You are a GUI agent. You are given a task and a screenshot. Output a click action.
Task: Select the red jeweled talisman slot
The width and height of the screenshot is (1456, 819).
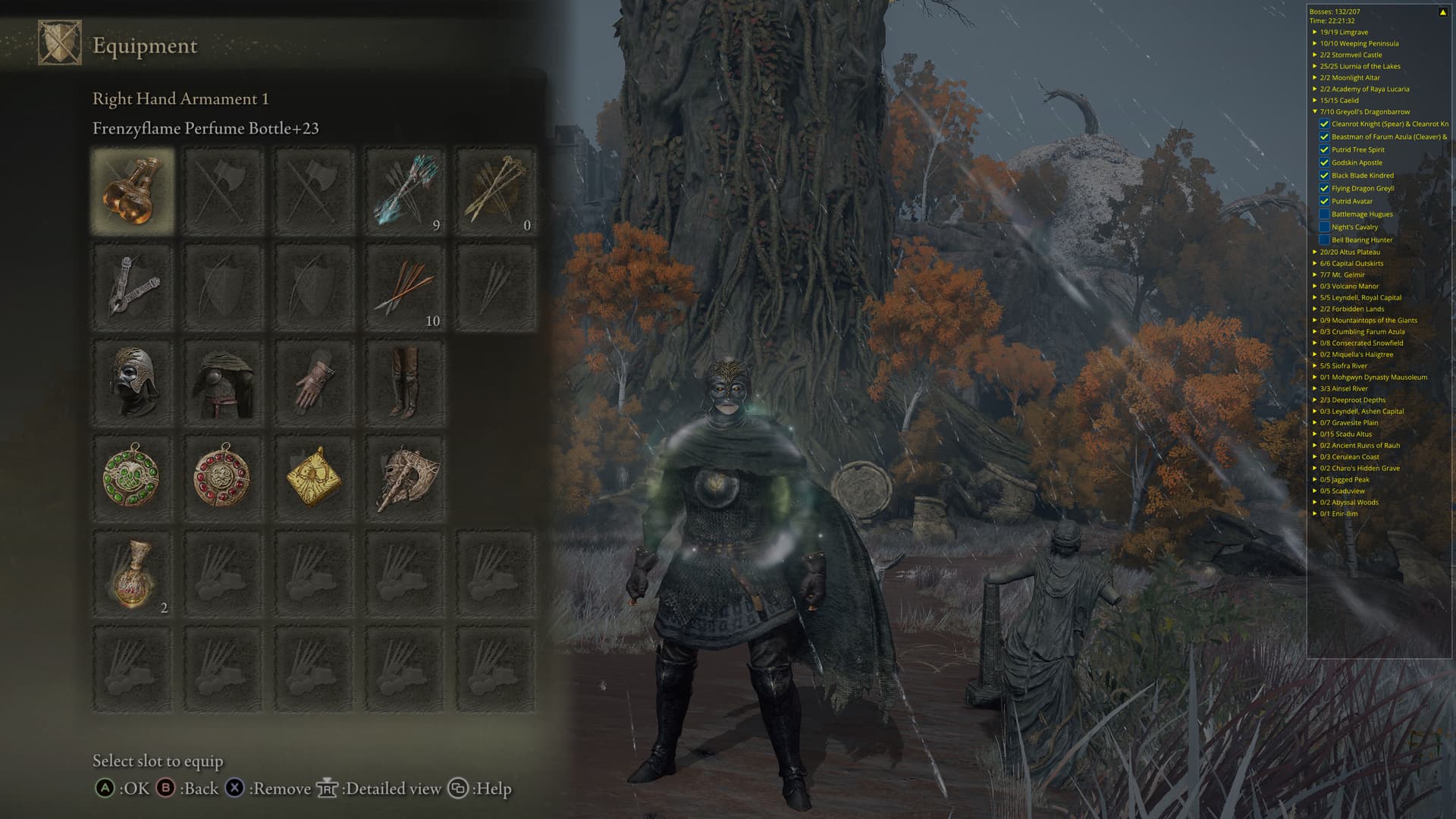223,478
